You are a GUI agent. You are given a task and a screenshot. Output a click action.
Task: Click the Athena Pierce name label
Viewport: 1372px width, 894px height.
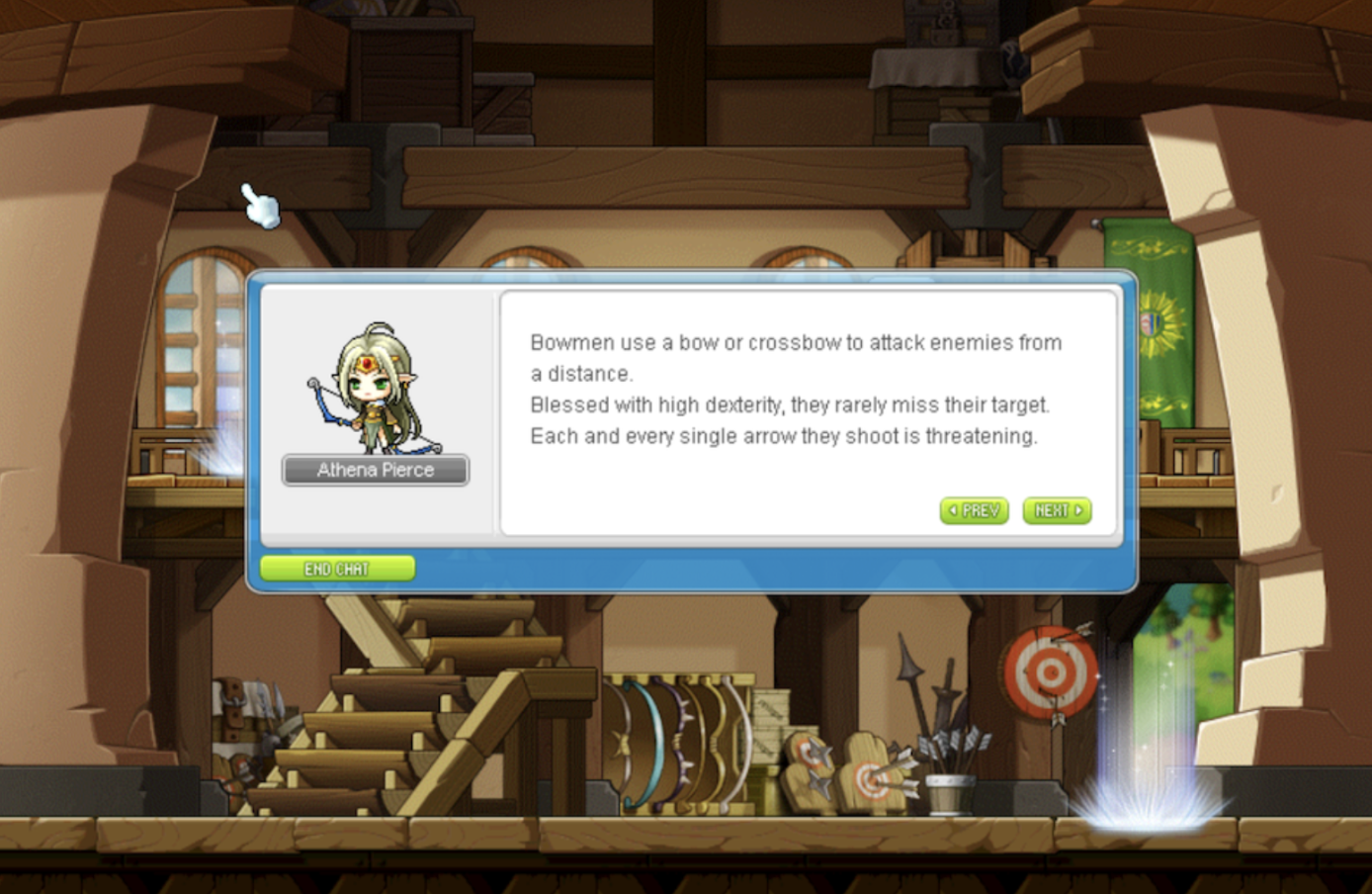(x=375, y=470)
